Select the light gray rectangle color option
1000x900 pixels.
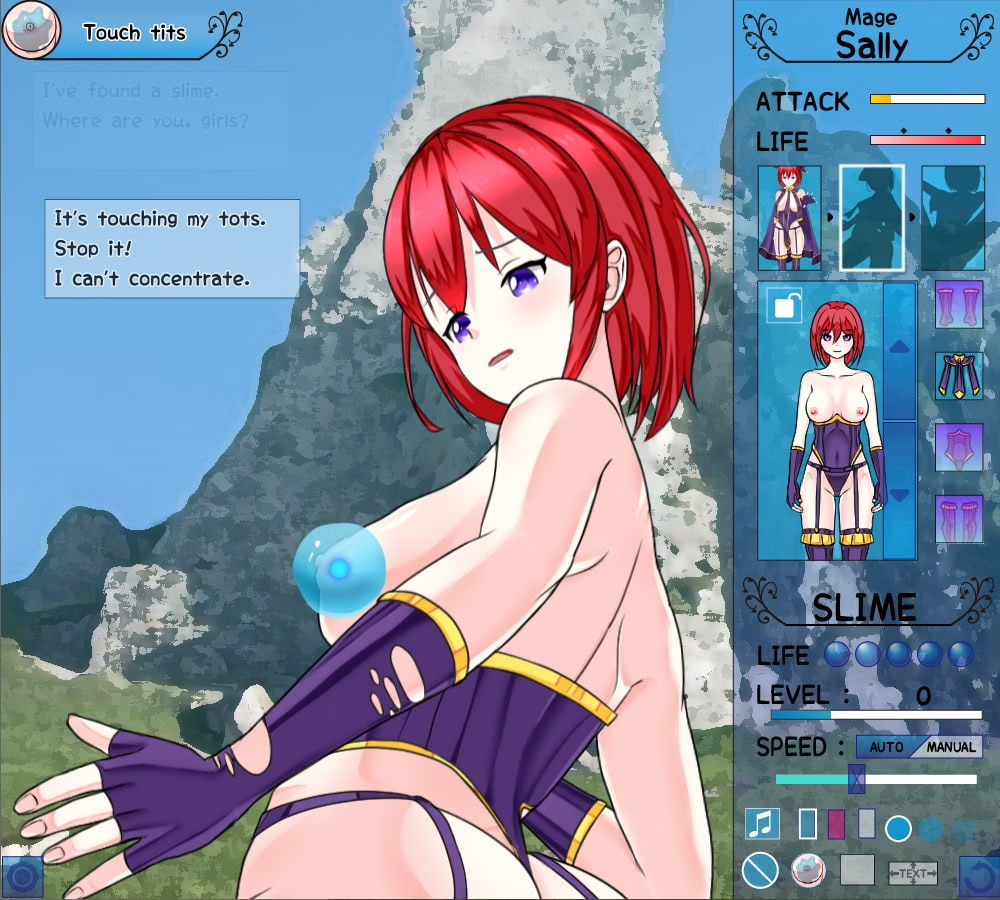tap(867, 824)
